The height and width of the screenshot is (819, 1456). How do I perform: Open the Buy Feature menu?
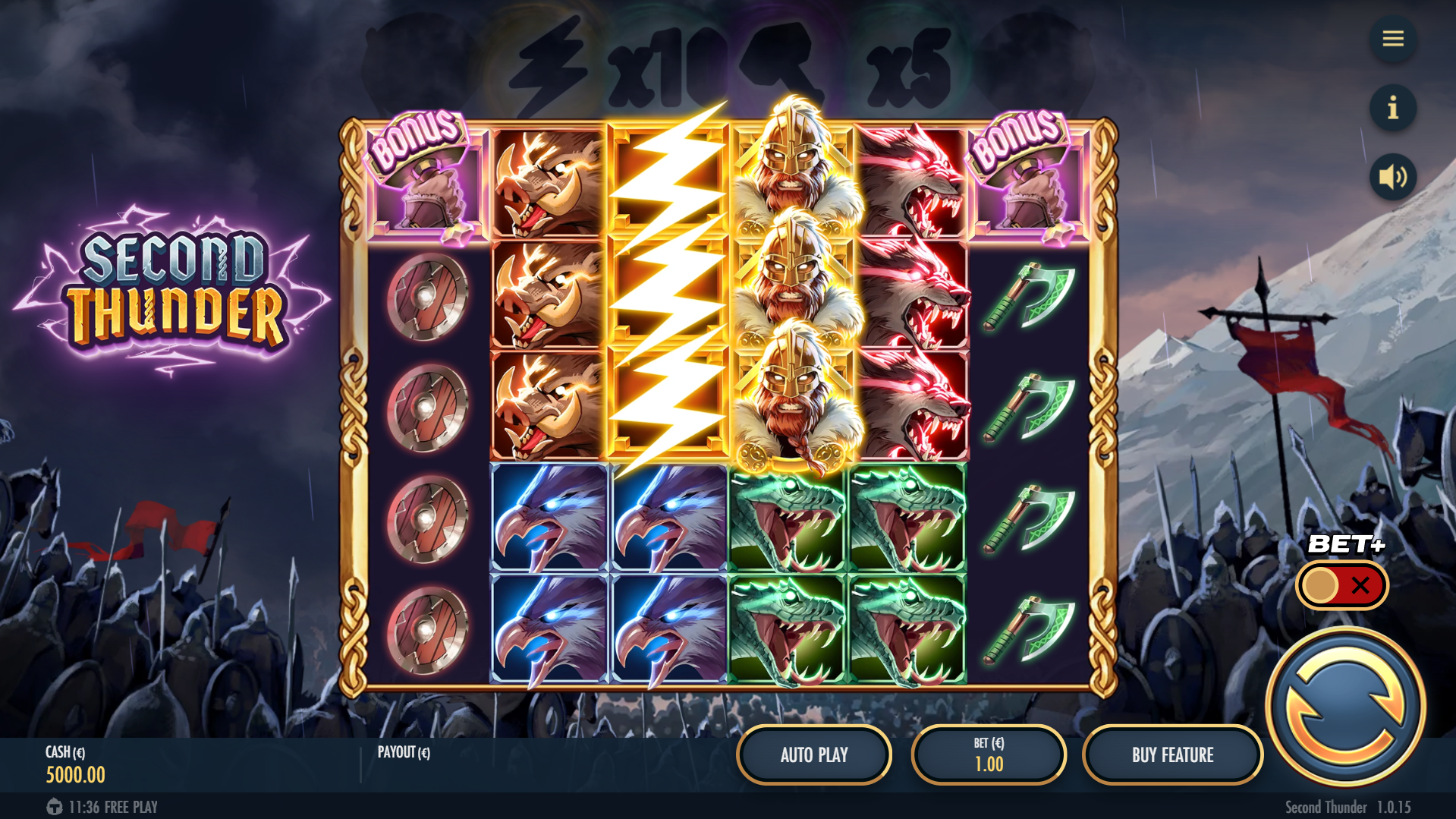[x=1174, y=754]
